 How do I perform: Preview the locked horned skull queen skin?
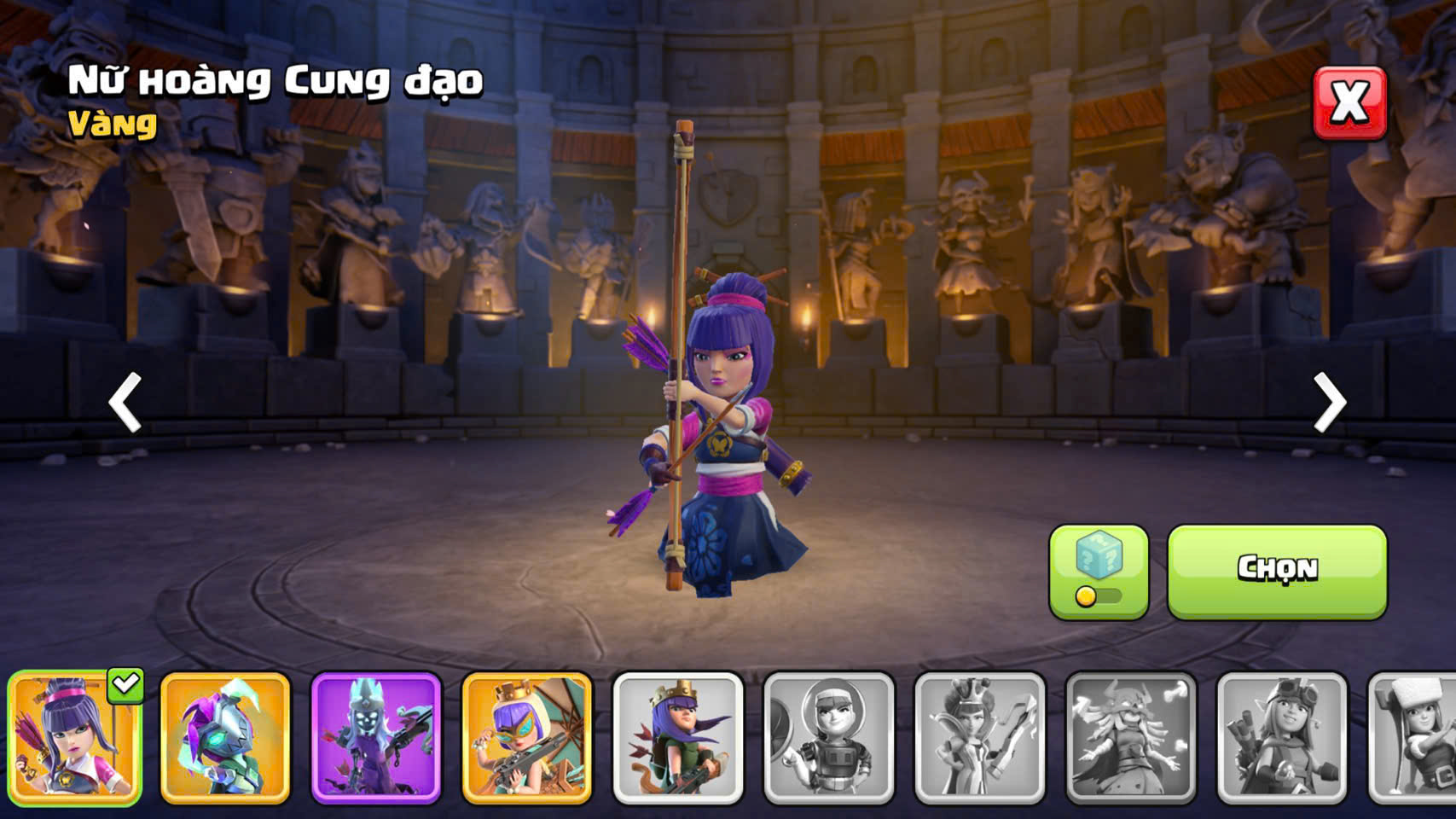click(1130, 738)
